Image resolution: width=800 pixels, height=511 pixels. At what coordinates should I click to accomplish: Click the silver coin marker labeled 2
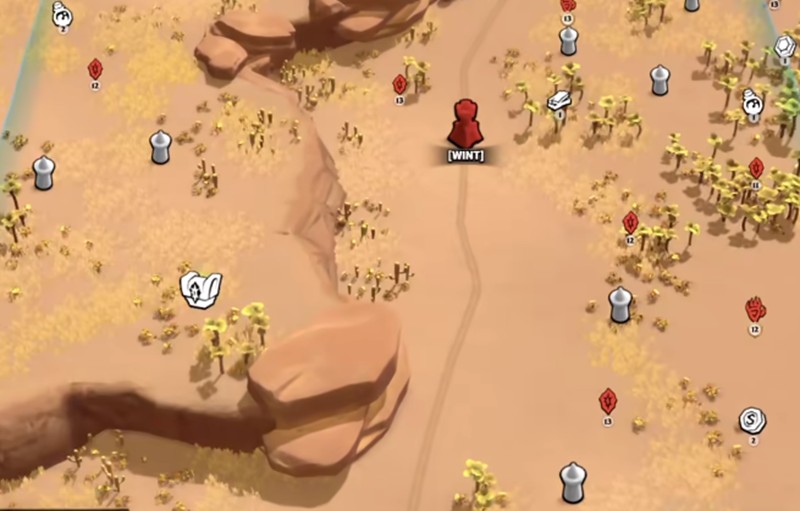click(x=752, y=420)
